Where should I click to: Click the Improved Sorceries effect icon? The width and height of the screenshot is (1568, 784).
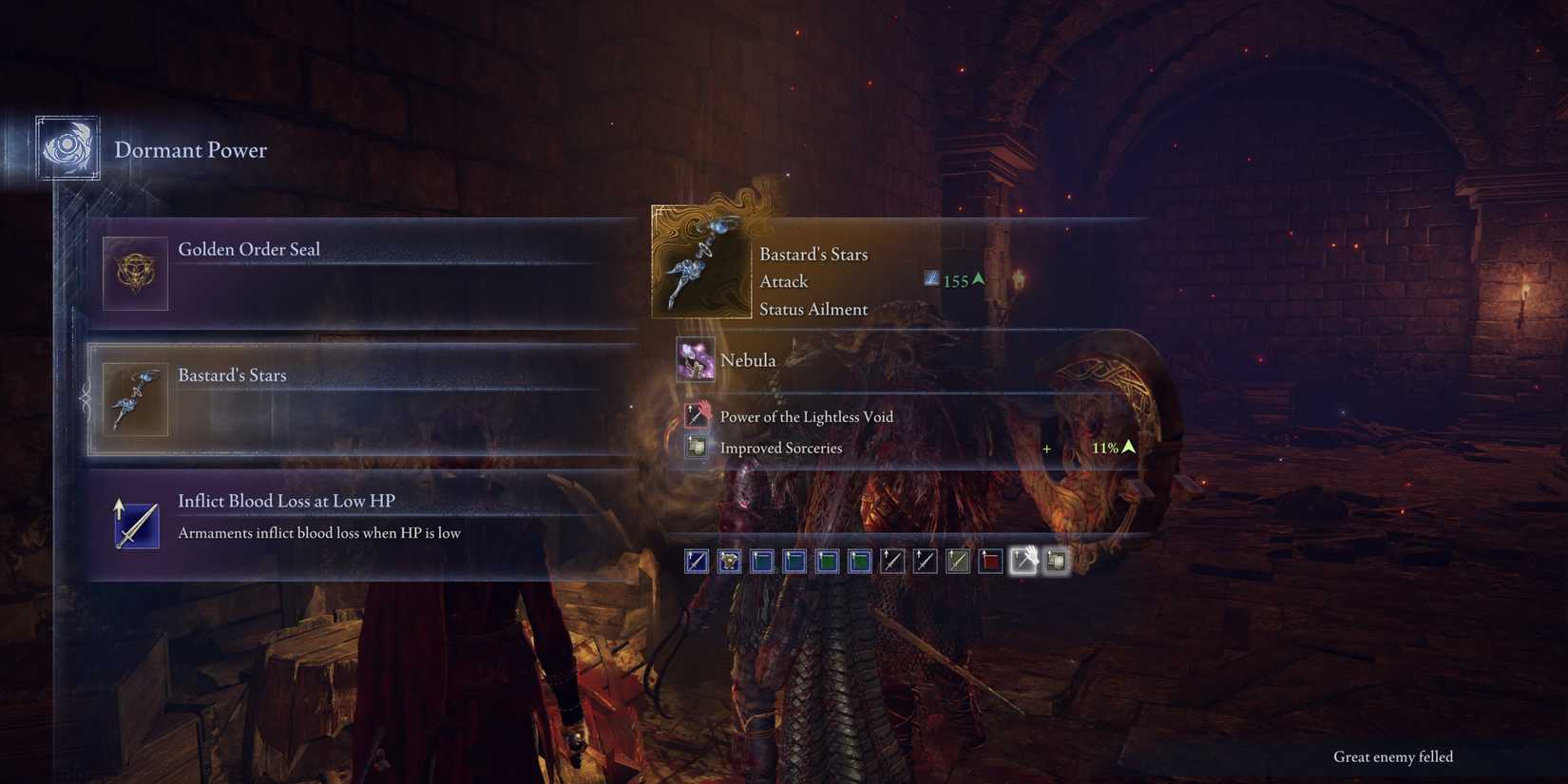coord(697,447)
